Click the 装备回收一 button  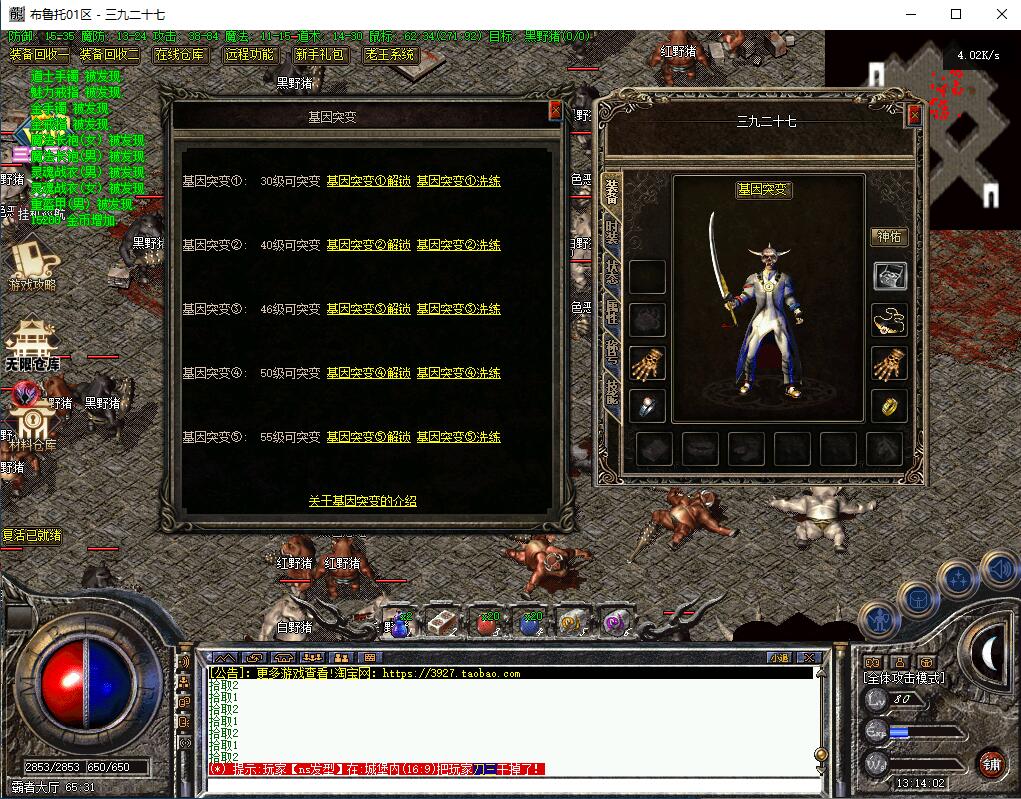point(38,55)
